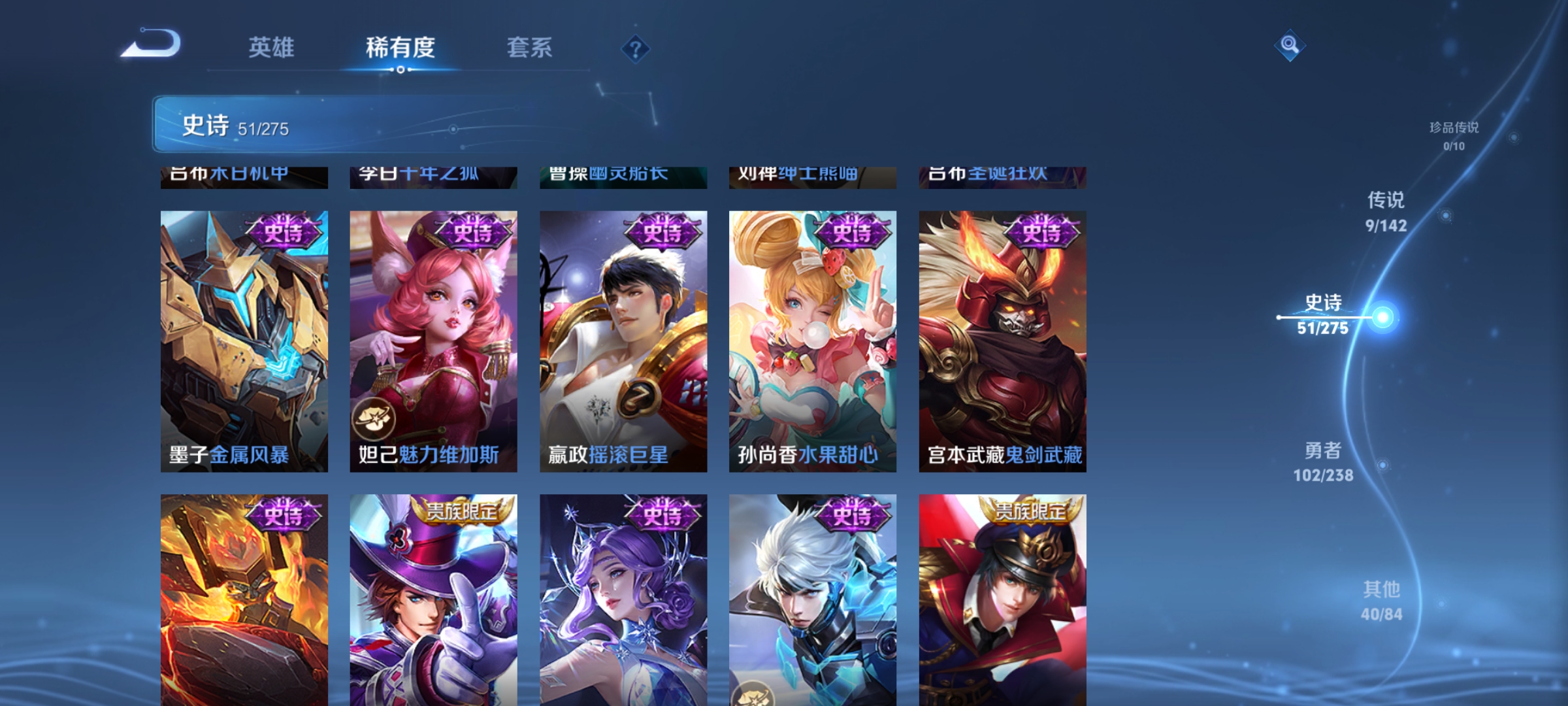Open the 孙尚香水果甜心 skin thumbnail
Image resolution: width=1568 pixels, height=706 pixels.
coord(813,340)
